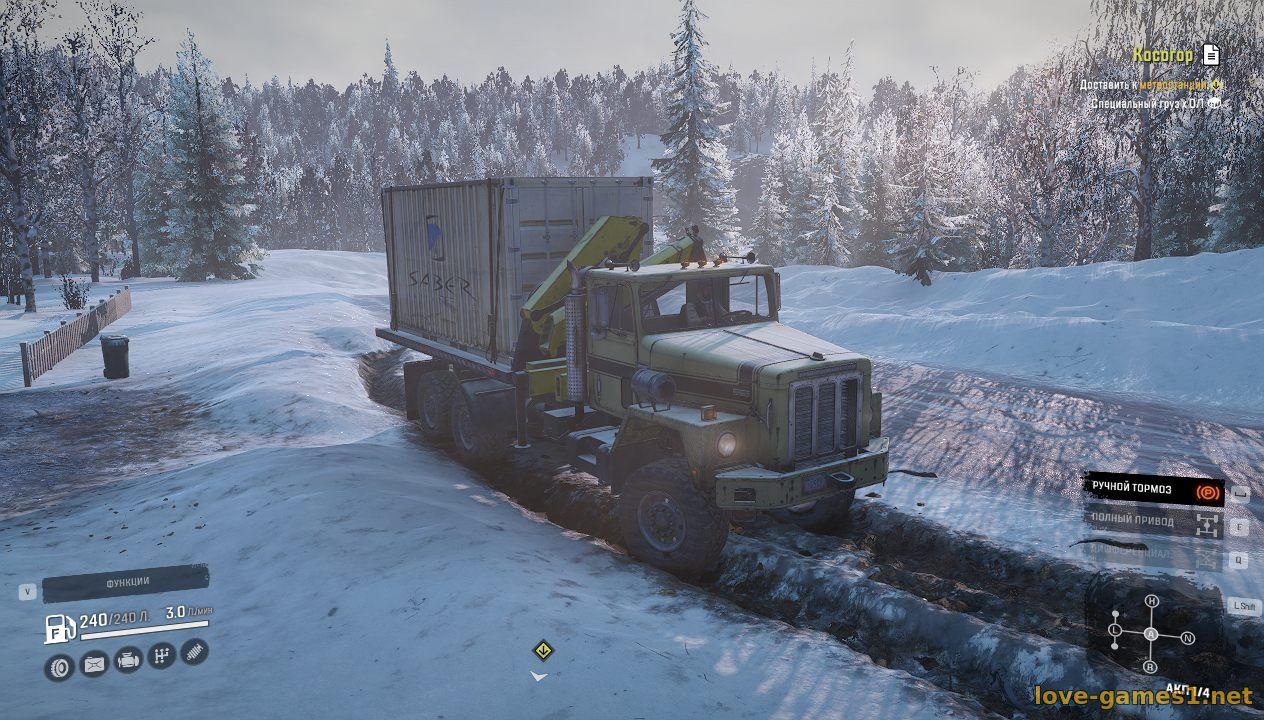Click the Косогор objective title

1162,55
